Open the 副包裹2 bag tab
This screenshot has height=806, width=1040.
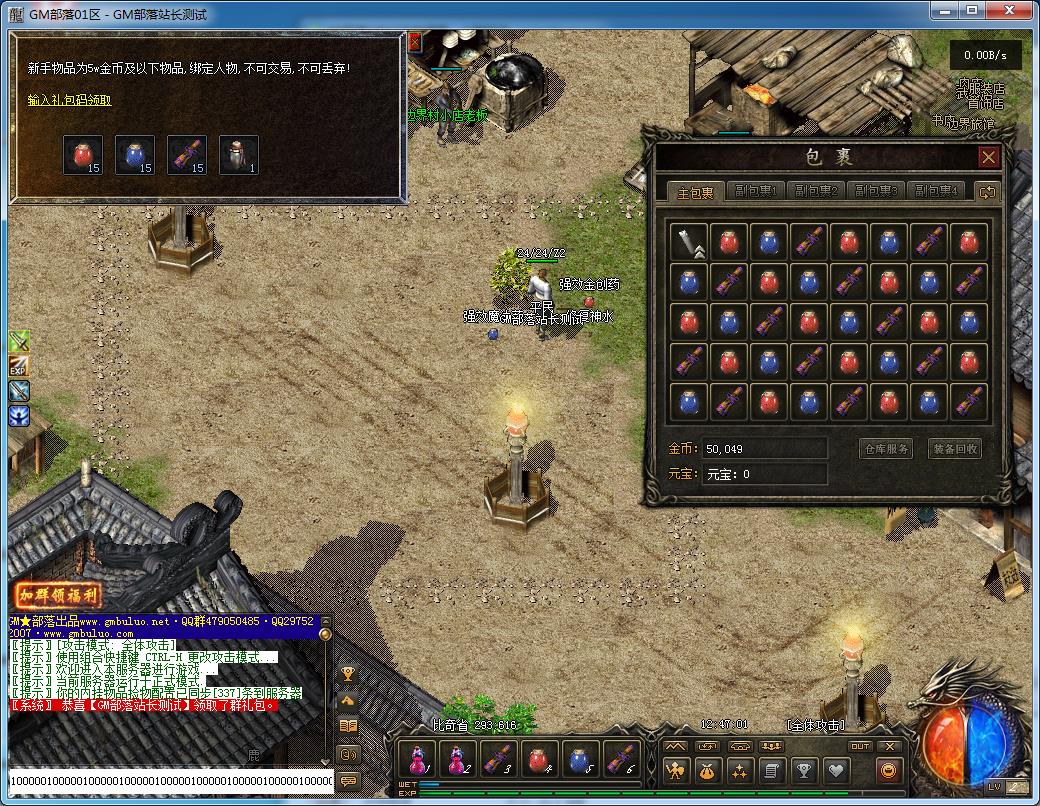point(816,192)
